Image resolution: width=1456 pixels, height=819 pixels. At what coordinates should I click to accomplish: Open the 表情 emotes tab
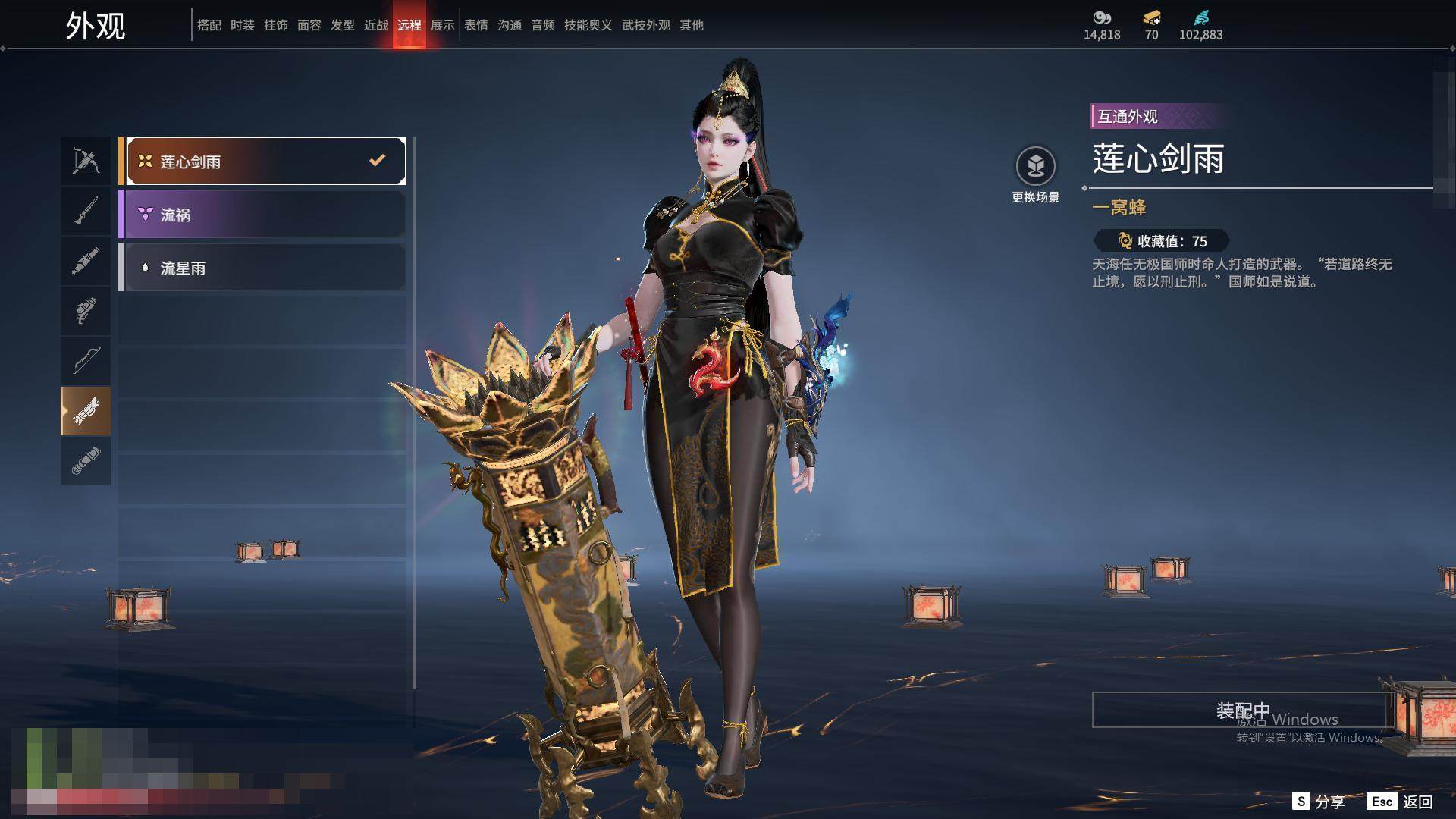click(476, 25)
